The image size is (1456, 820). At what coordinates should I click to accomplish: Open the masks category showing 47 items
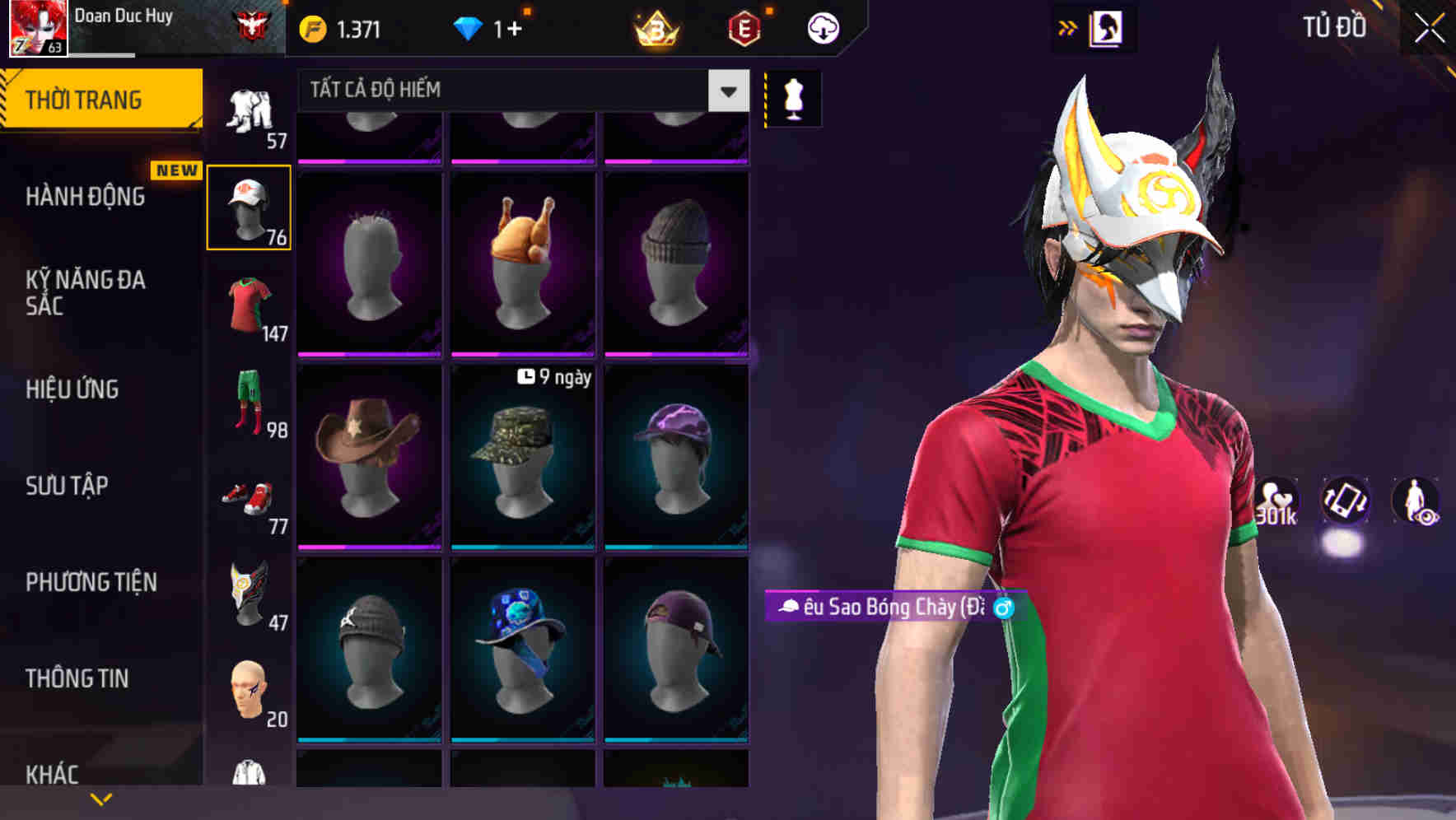pyautogui.click(x=250, y=594)
